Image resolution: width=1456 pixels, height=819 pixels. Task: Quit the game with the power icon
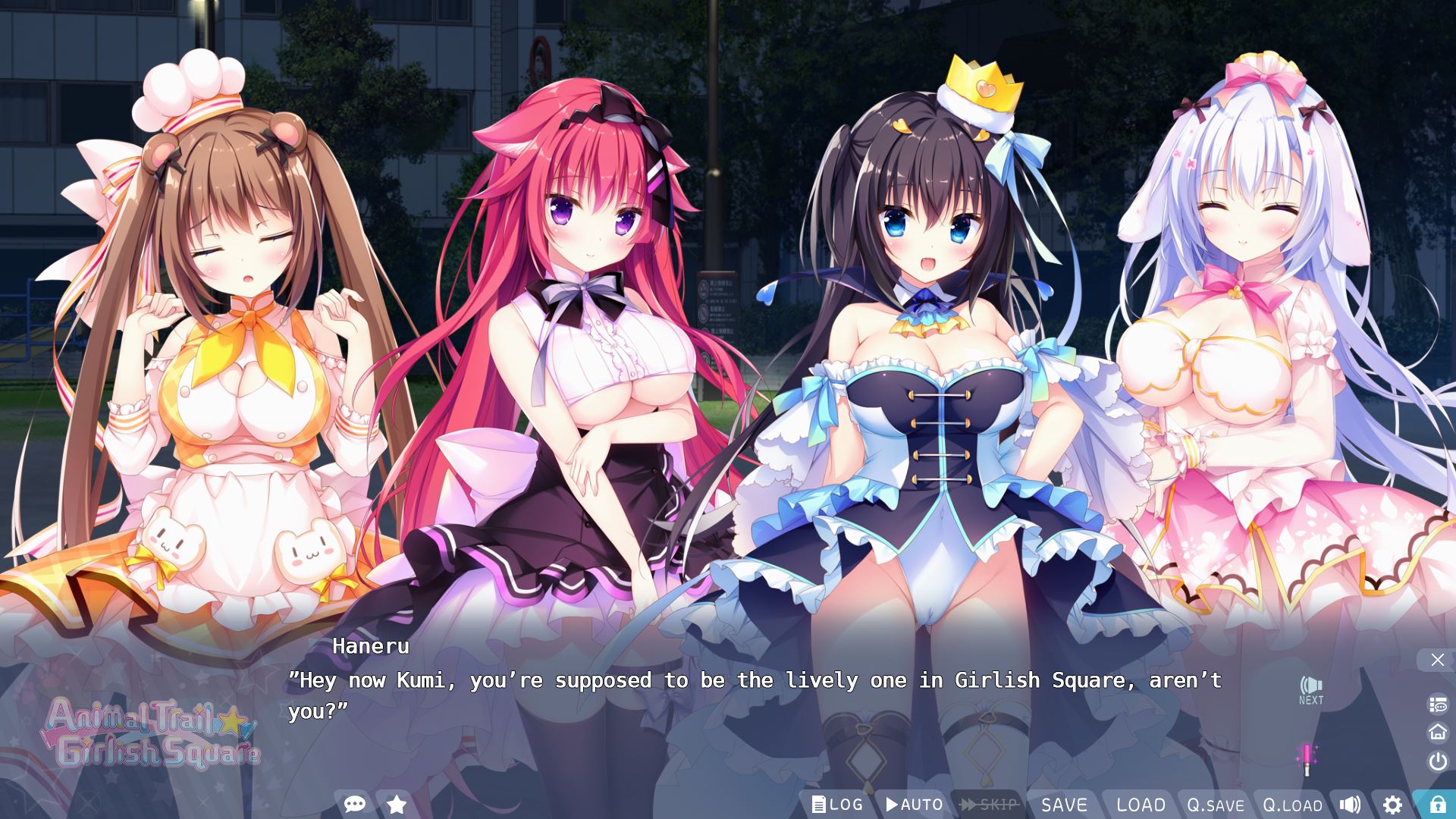point(1437,761)
